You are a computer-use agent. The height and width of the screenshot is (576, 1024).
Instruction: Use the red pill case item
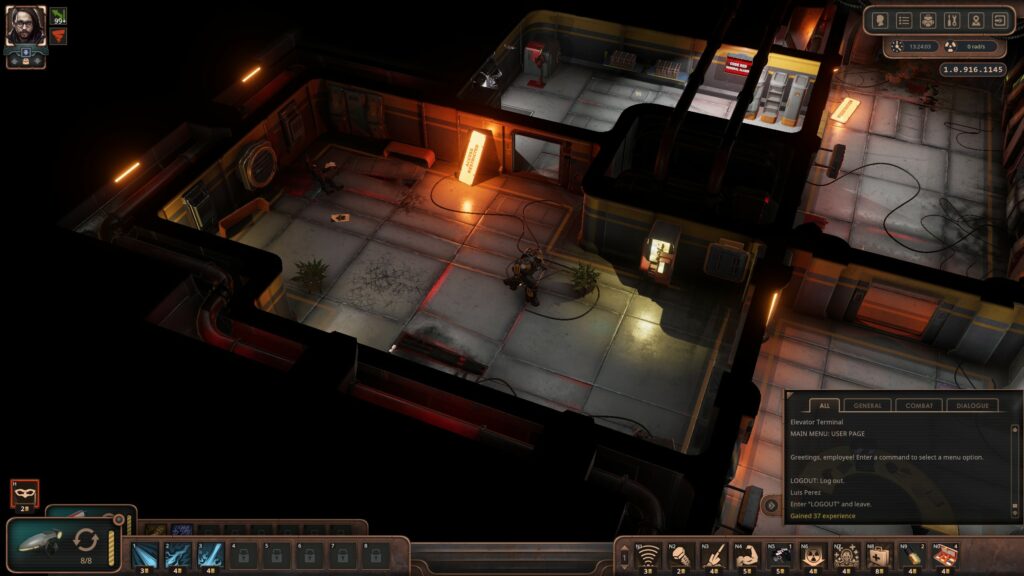(945, 553)
